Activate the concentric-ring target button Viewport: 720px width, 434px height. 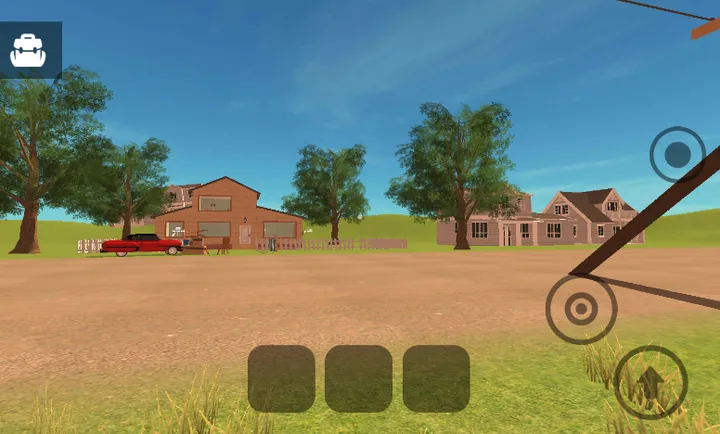click(x=581, y=309)
